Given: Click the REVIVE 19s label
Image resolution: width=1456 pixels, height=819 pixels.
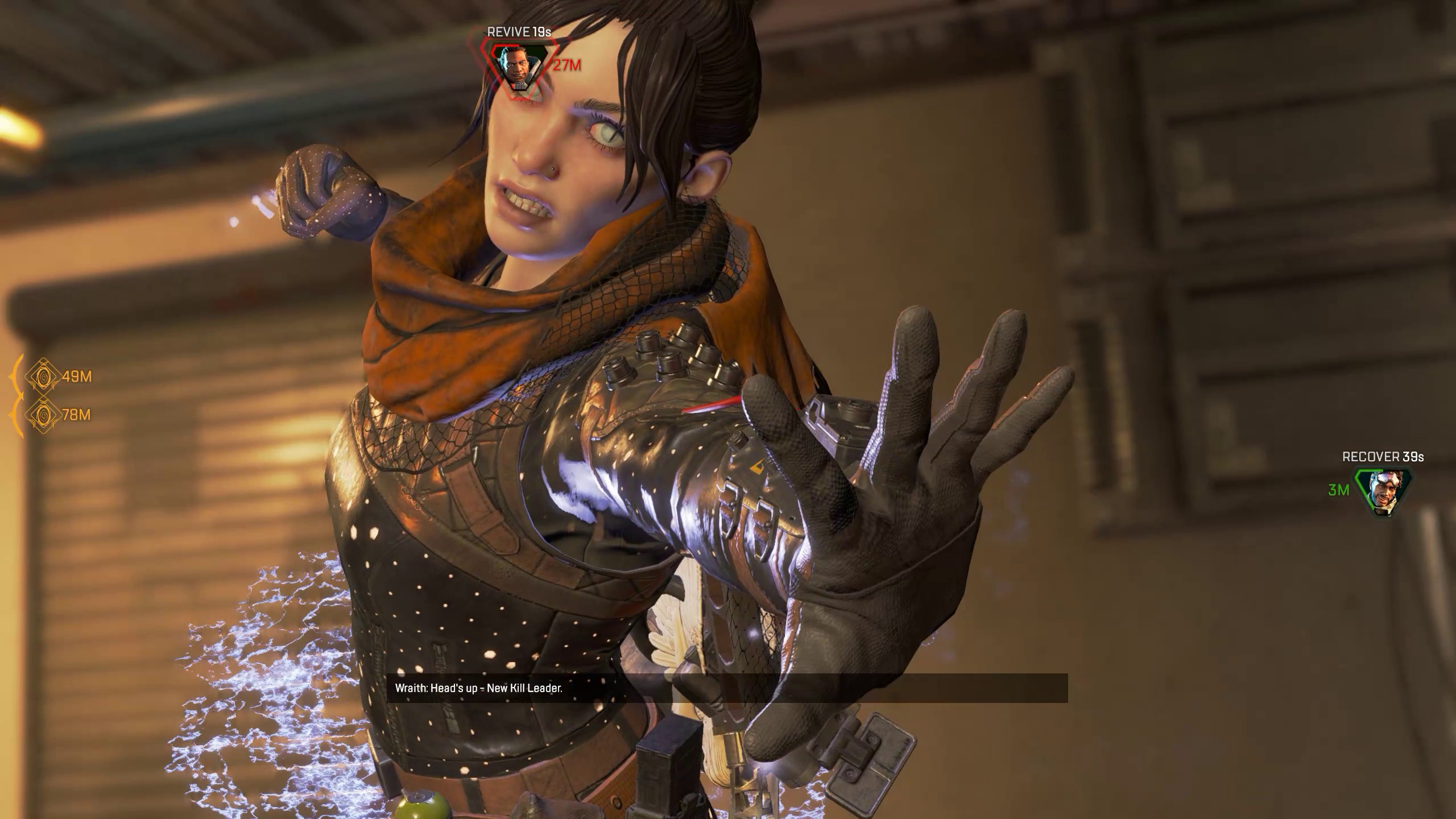Looking at the screenshot, I should pos(518,32).
